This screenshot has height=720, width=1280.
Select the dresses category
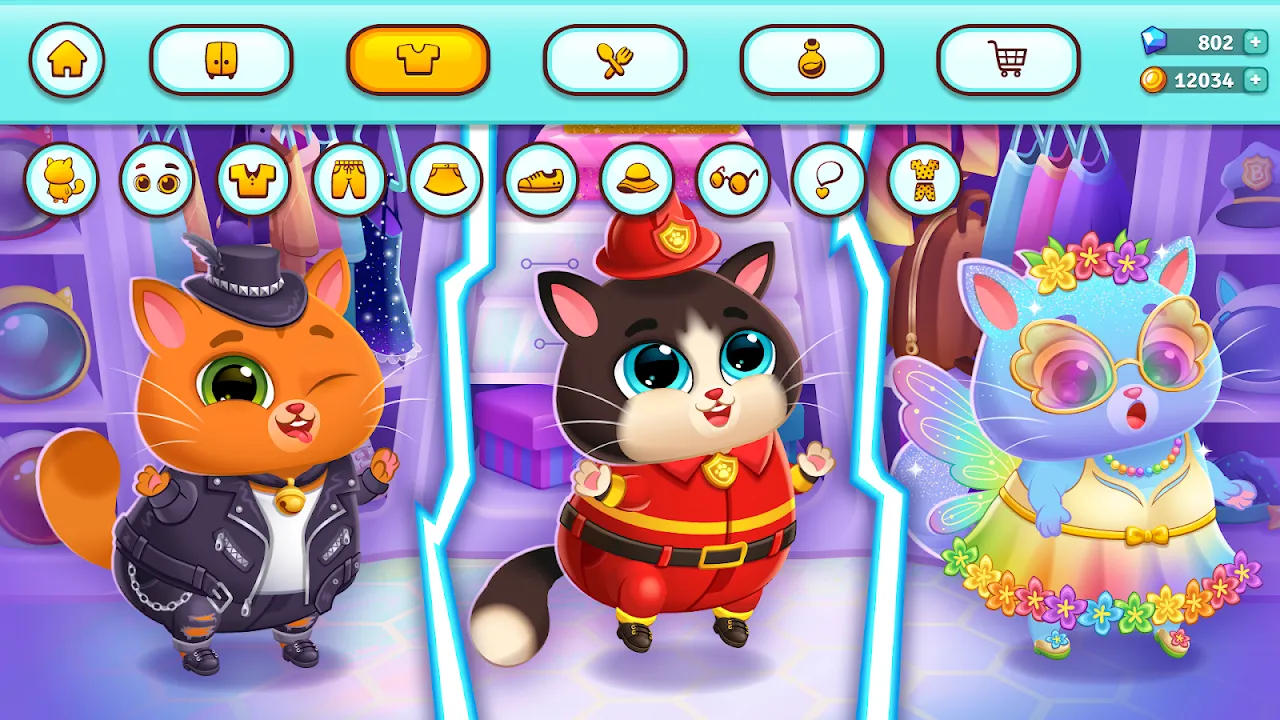[x=923, y=178]
